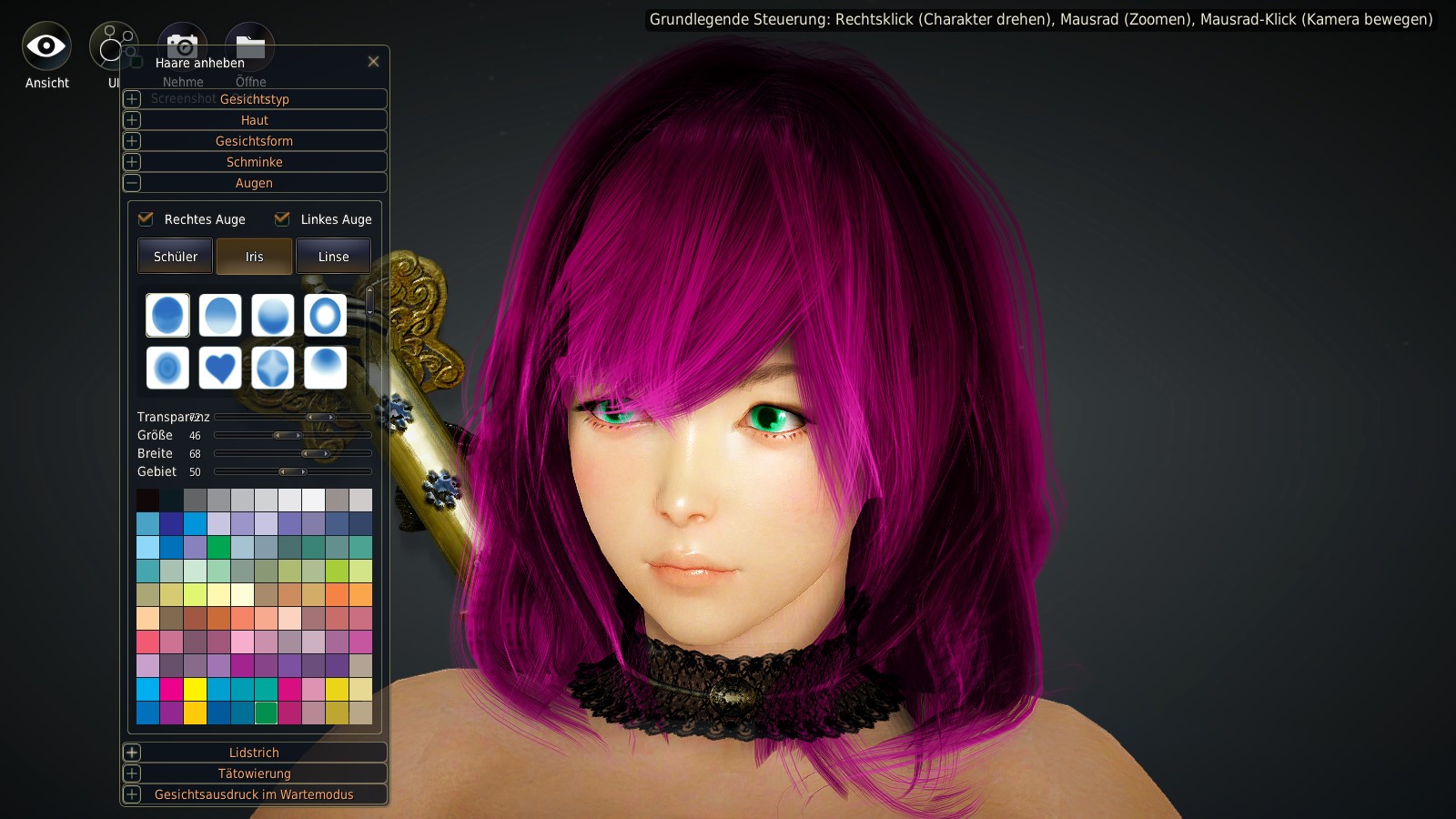This screenshot has height=819, width=1456.
Task: Toggle the Linkes Auge checkbox
Action: pyautogui.click(x=282, y=219)
